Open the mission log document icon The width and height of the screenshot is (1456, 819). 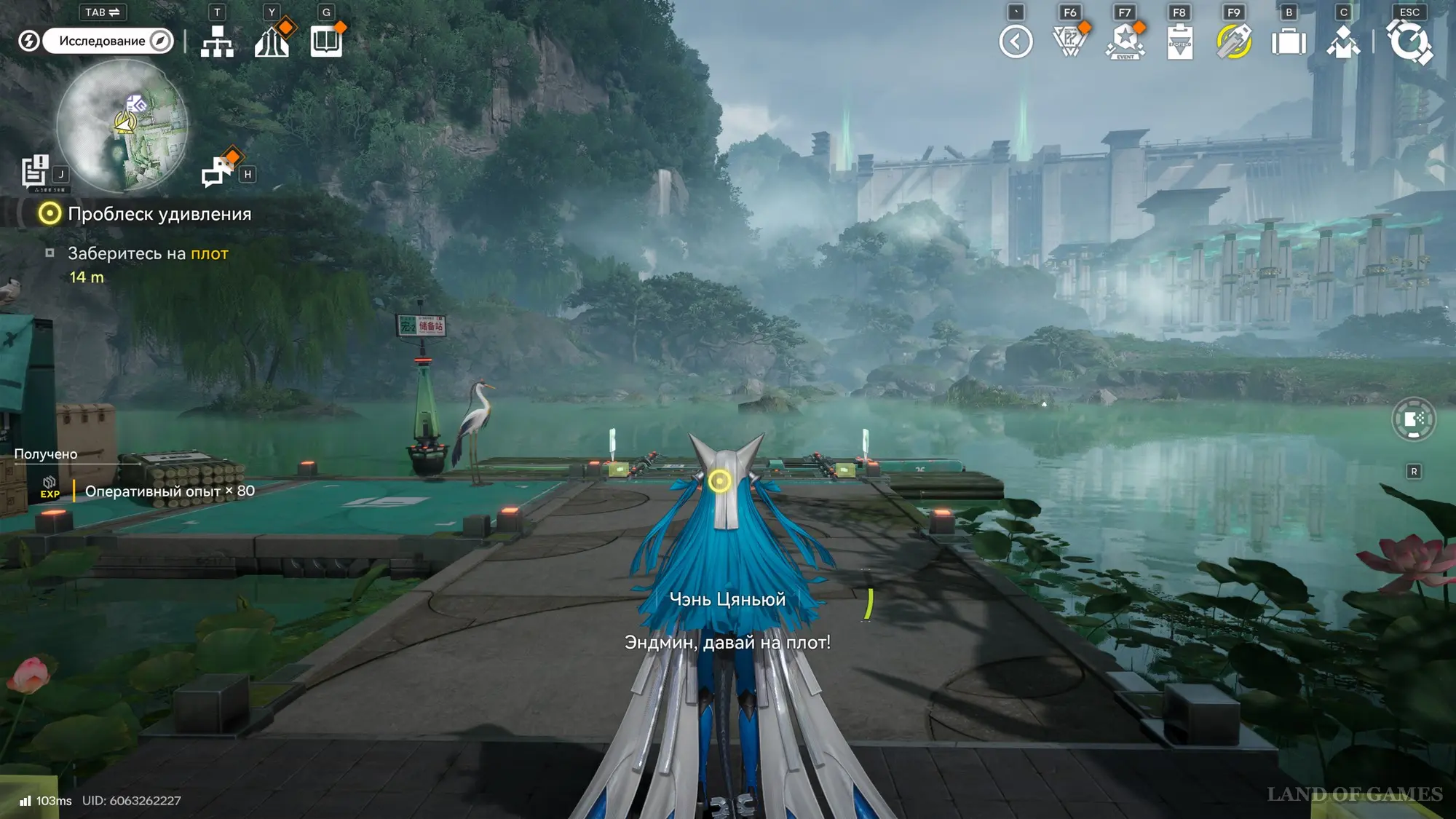[34, 172]
